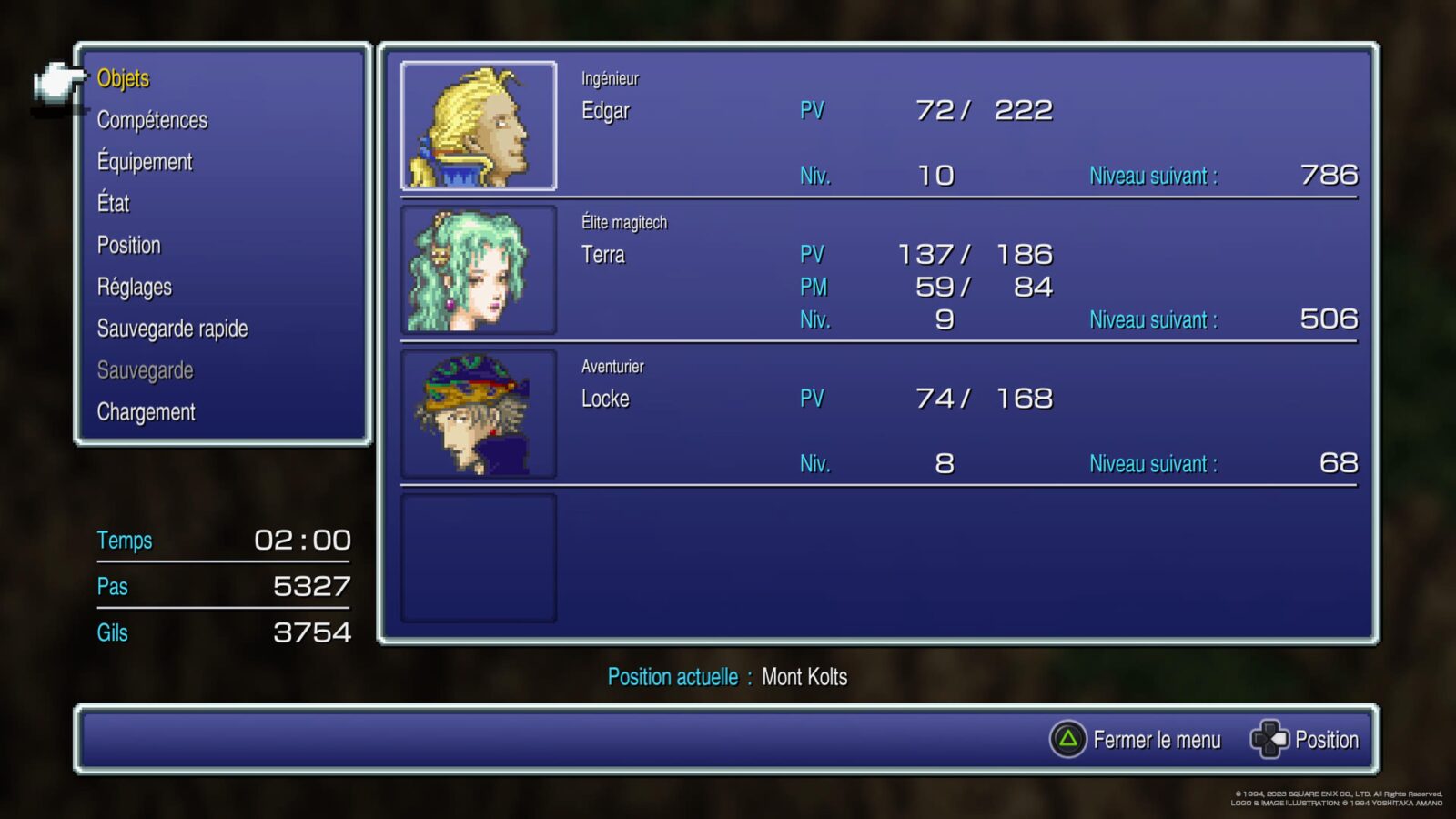The width and height of the screenshot is (1456, 819).
Task: Click the Mont Kolts location text
Action: coord(804,677)
